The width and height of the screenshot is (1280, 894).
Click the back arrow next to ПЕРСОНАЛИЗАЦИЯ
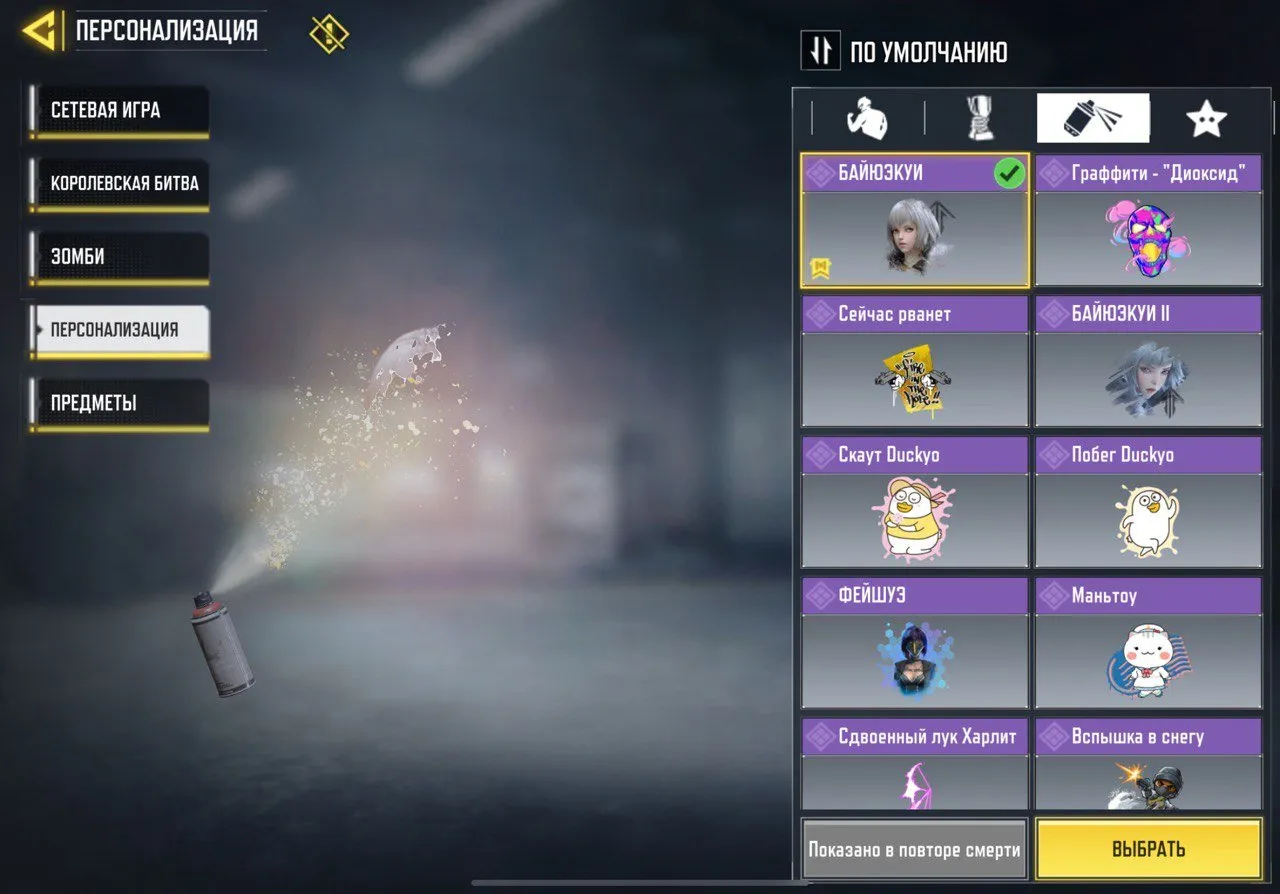tap(40, 29)
